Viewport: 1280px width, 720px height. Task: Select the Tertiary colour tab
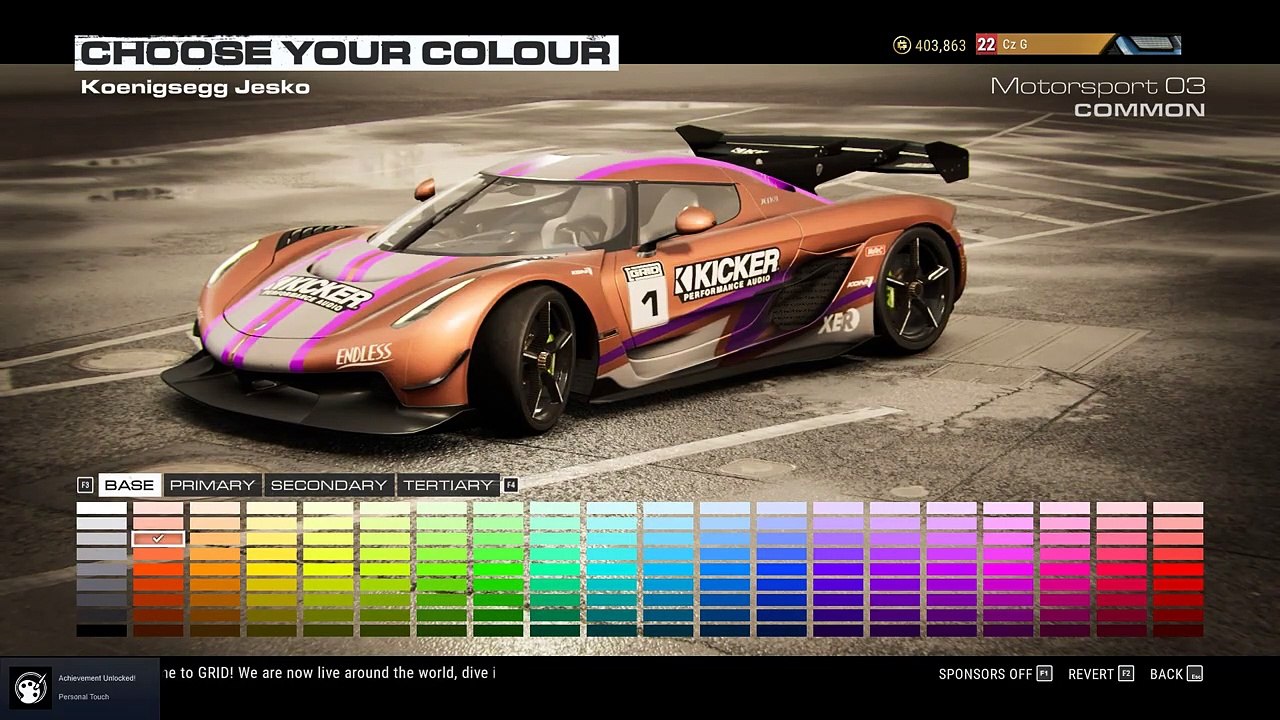pos(448,485)
